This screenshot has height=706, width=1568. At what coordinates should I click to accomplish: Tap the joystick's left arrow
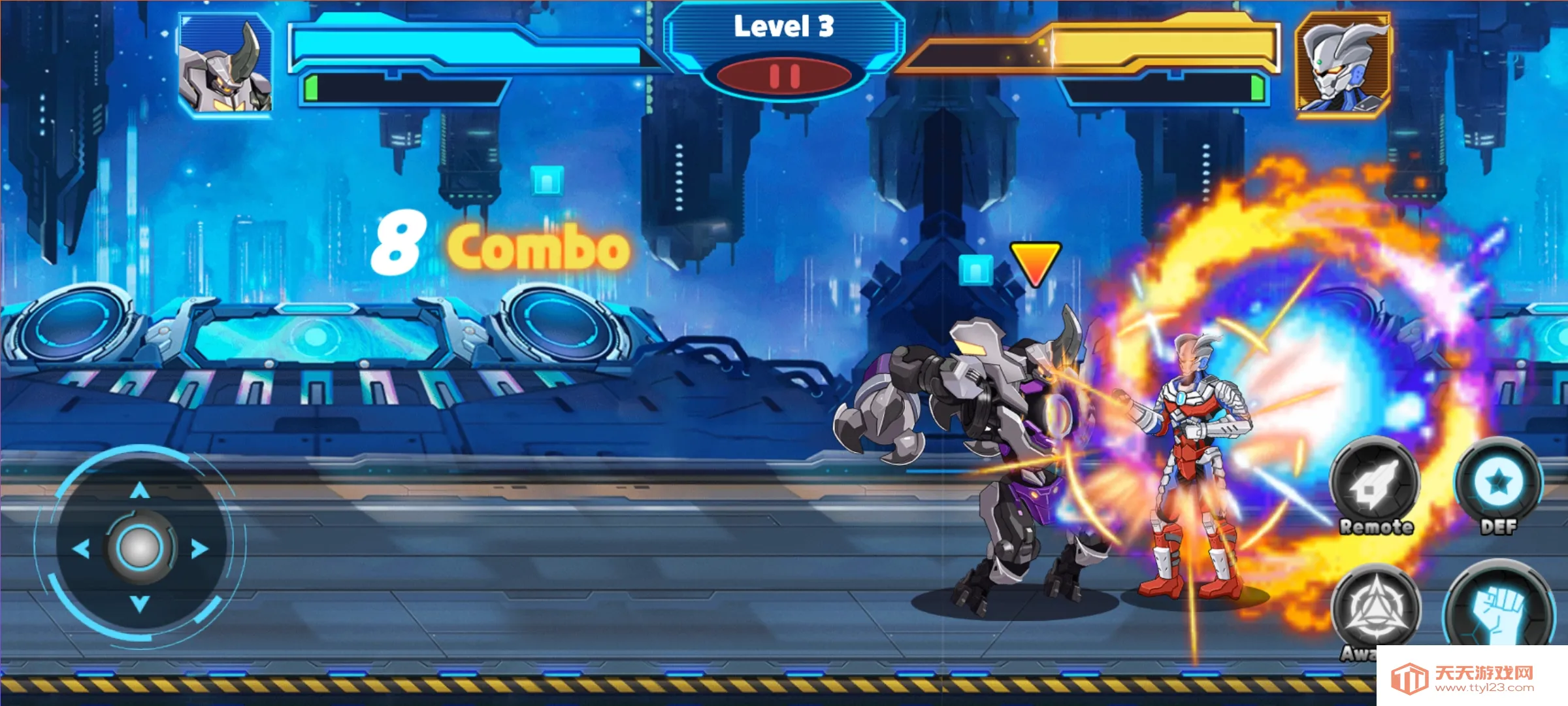click(81, 548)
